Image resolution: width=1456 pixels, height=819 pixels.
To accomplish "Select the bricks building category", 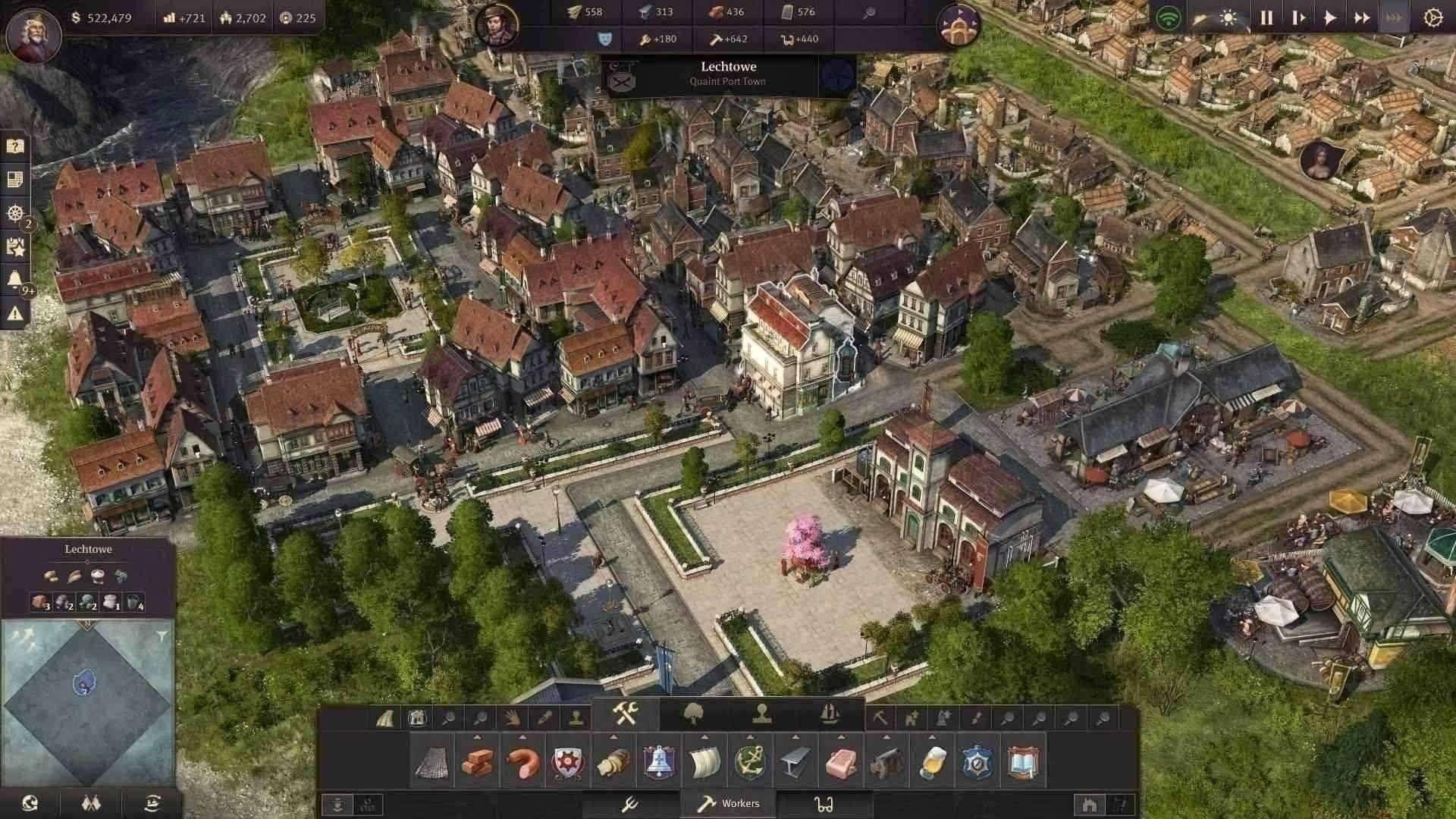I will [x=478, y=762].
